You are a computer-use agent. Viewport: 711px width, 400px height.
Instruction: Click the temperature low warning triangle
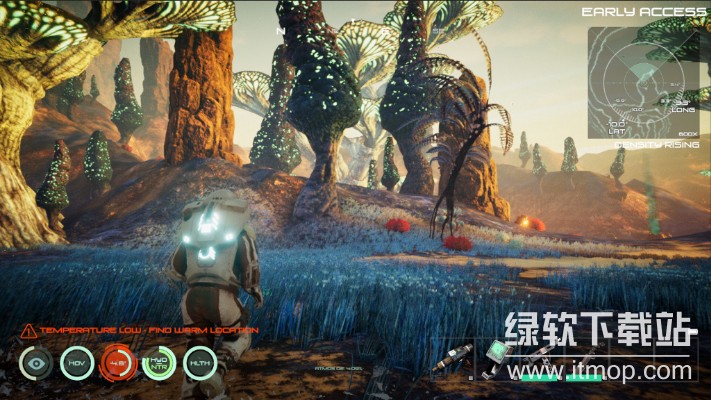click(x=28, y=330)
